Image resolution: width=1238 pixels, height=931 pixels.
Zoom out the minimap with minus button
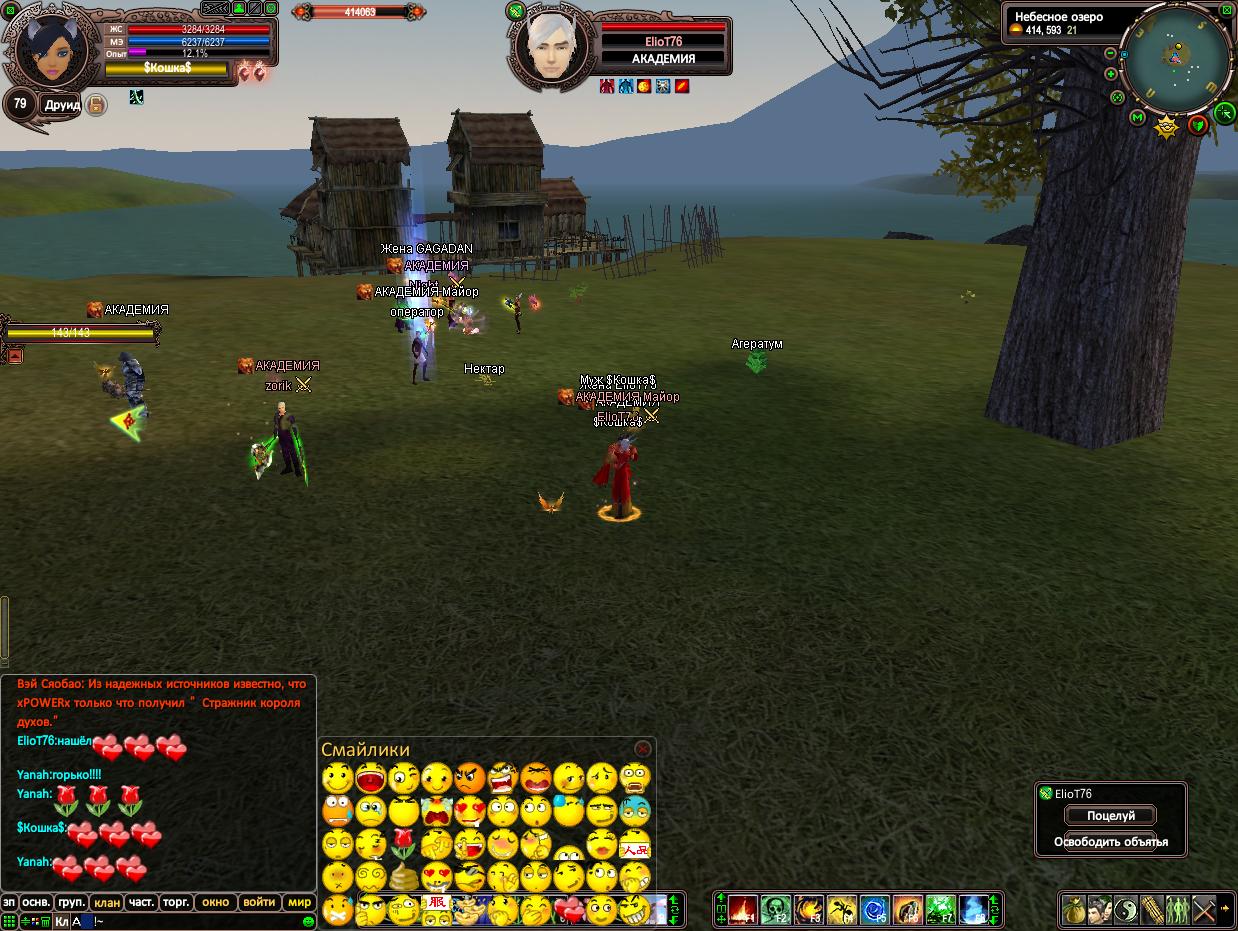1110,53
